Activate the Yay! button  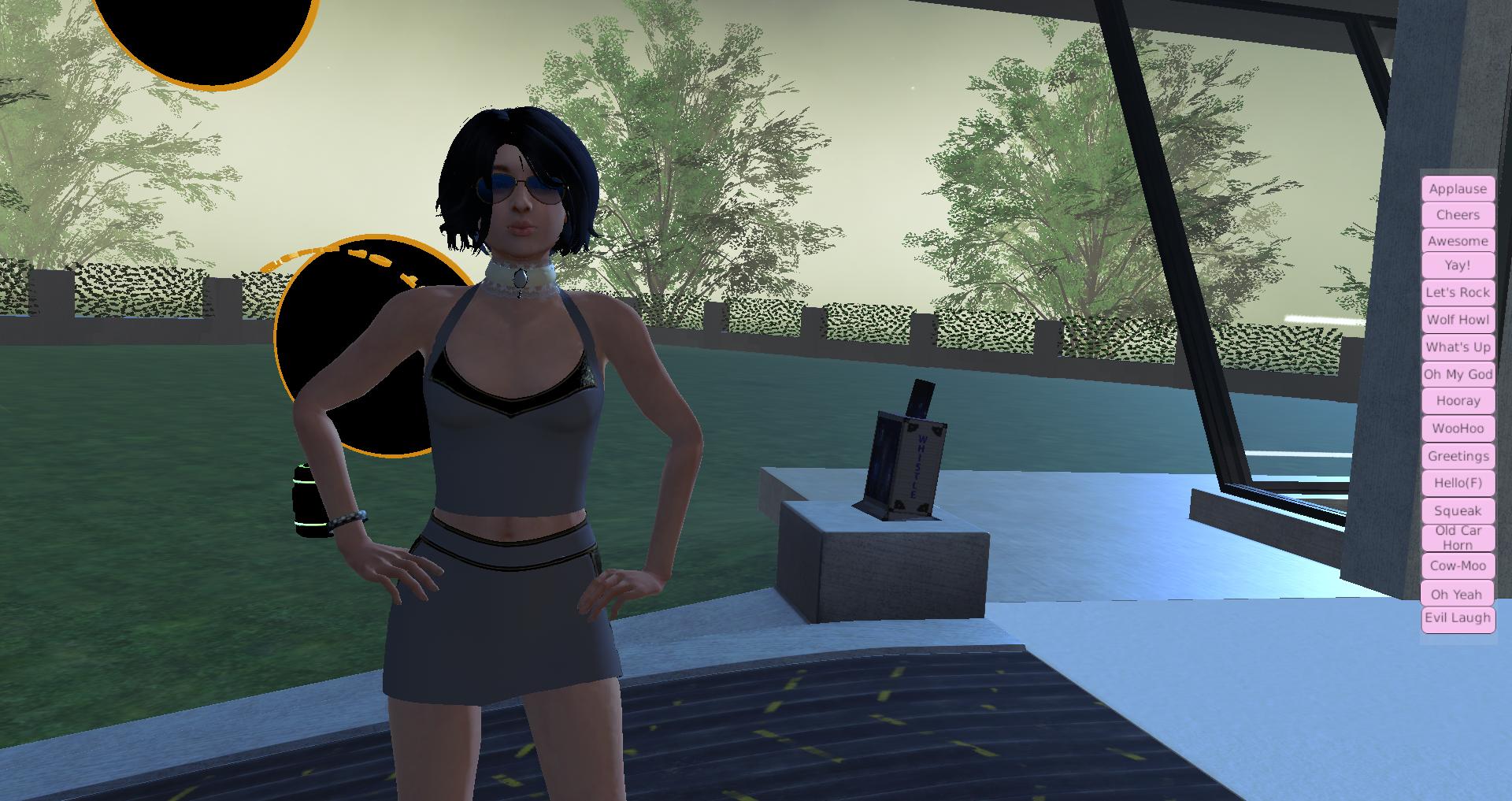[x=1458, y=265]
